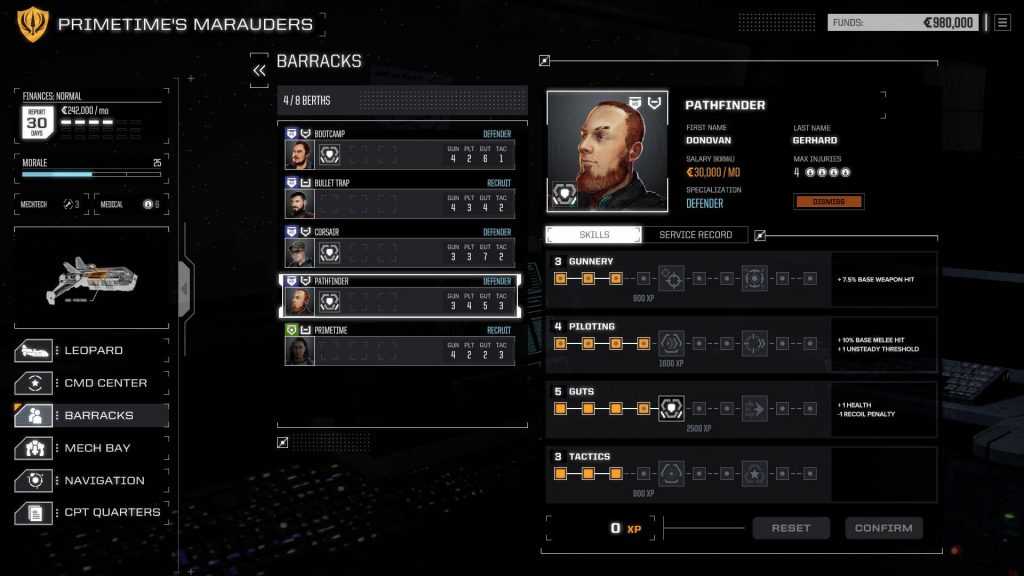Viewport: 1024px width, 576px height.
Task: Dismiss pilot Pathfinder
Action: click(829, 202)
